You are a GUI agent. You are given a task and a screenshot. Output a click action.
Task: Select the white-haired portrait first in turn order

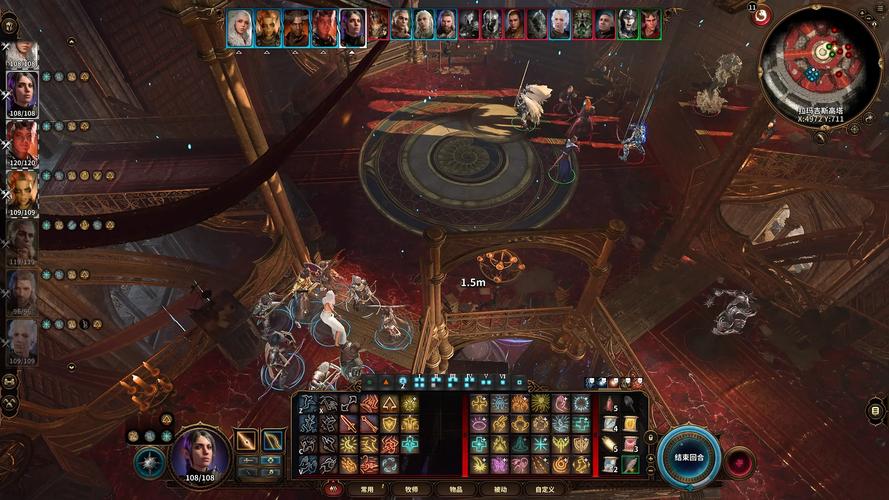(x=240, y=27)
